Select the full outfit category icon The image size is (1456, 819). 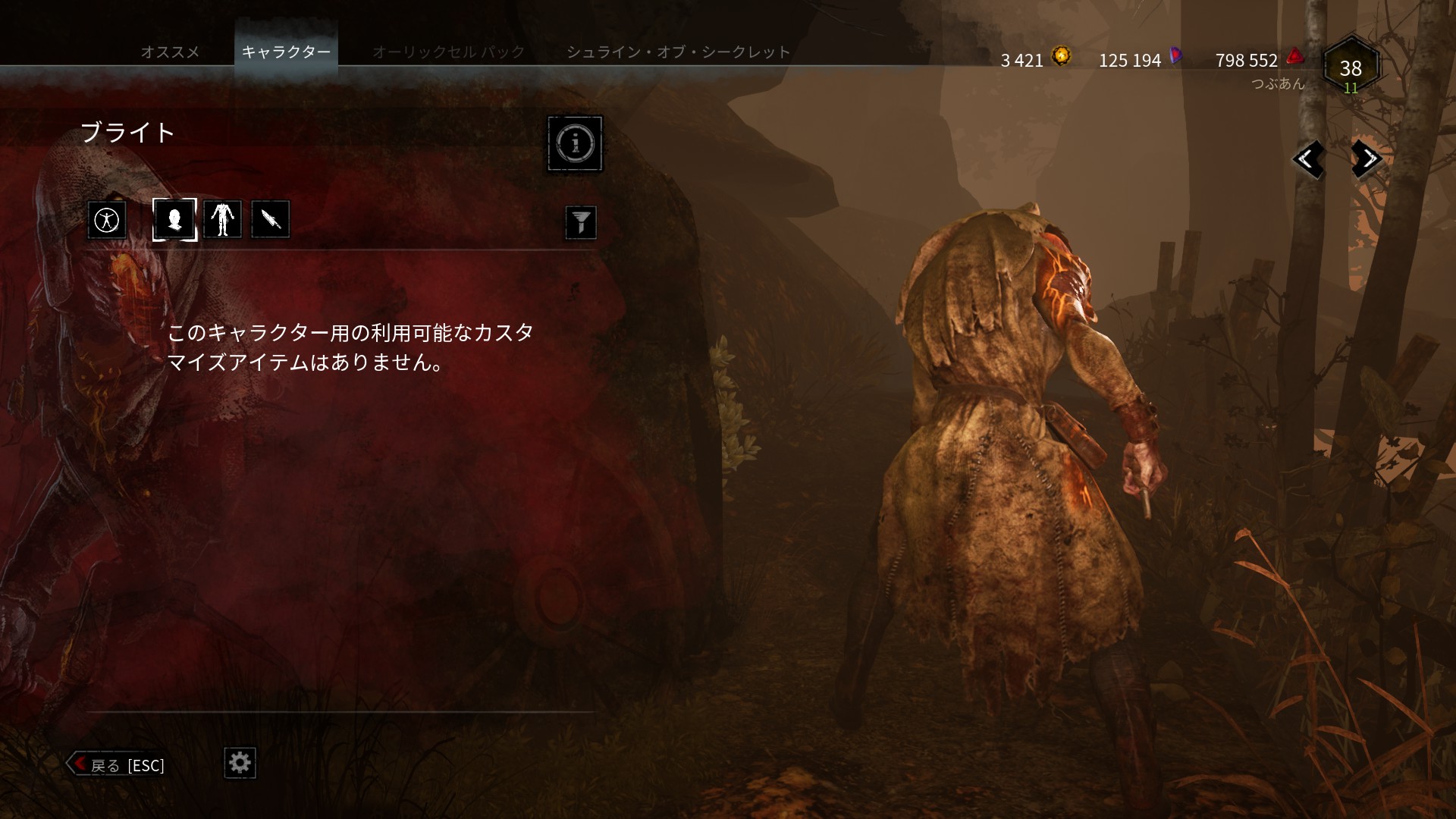coord(107,219)
